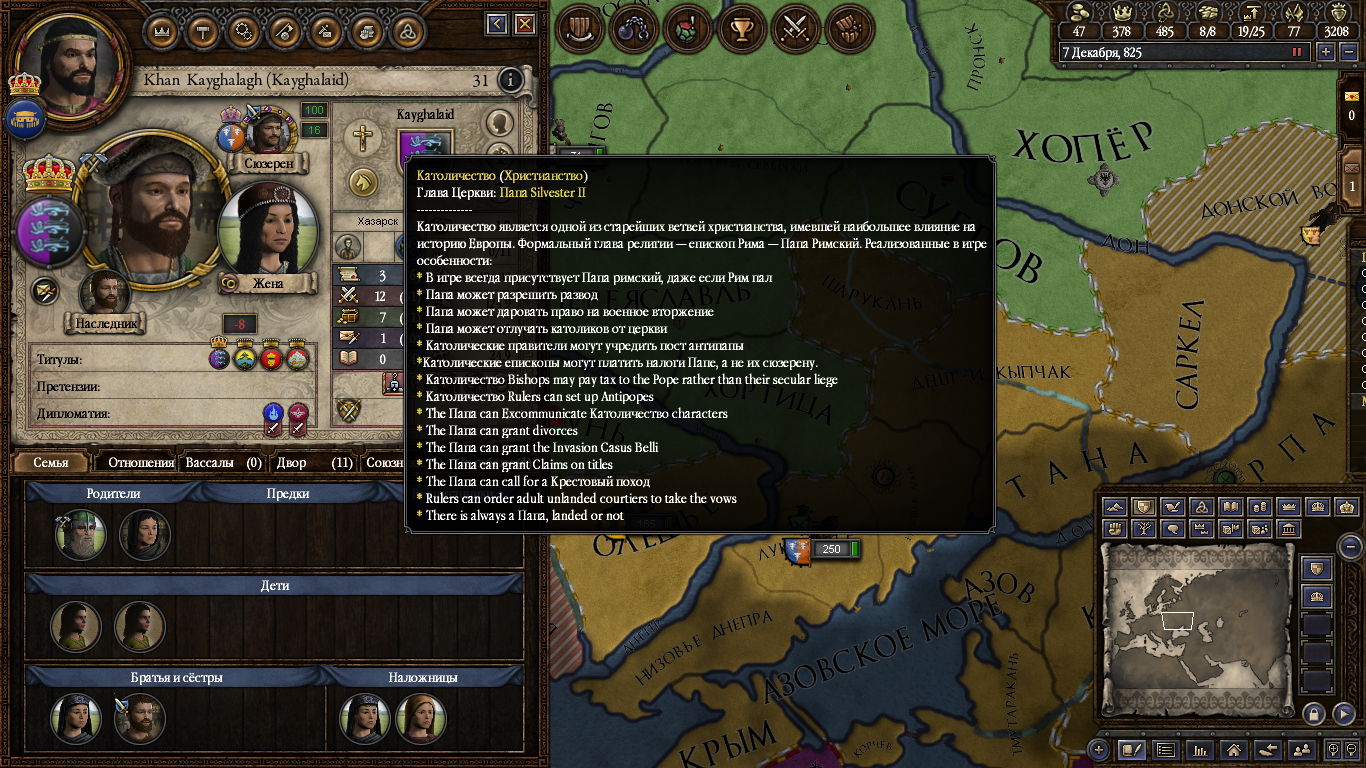Viewport: 1366px width, 768px height.
Task: Click the crossed swords round button
Action: point(795,29)
